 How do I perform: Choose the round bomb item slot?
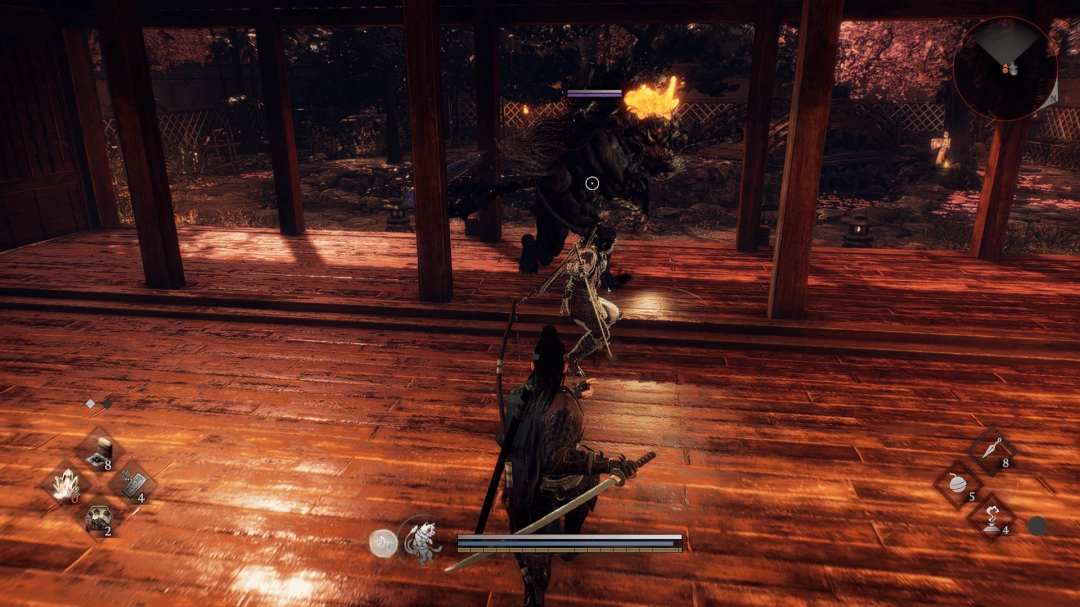point(959,484)
